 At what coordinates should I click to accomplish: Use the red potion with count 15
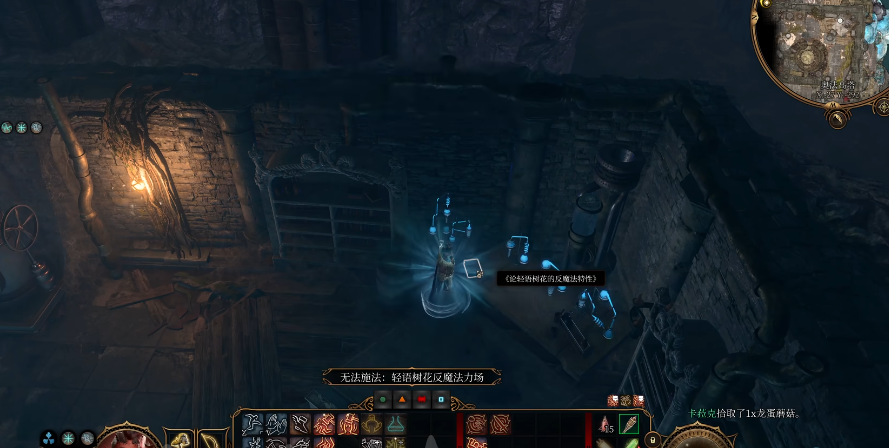[x=605, y=425]
